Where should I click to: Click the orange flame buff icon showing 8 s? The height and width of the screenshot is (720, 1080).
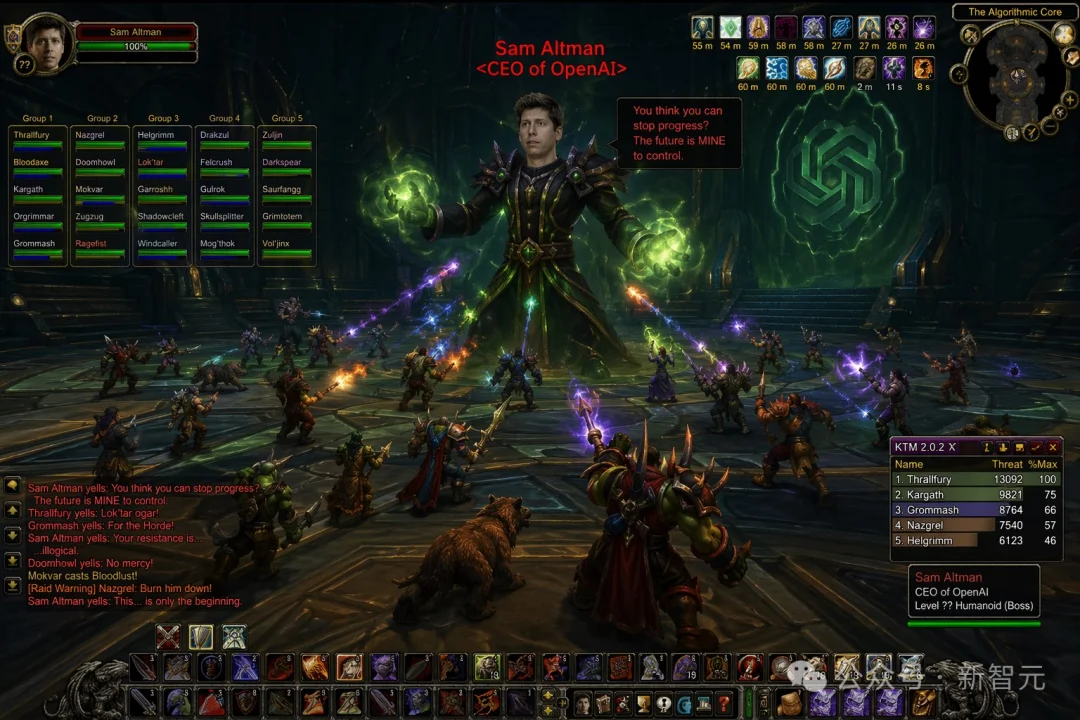click(x=922, y=68)
